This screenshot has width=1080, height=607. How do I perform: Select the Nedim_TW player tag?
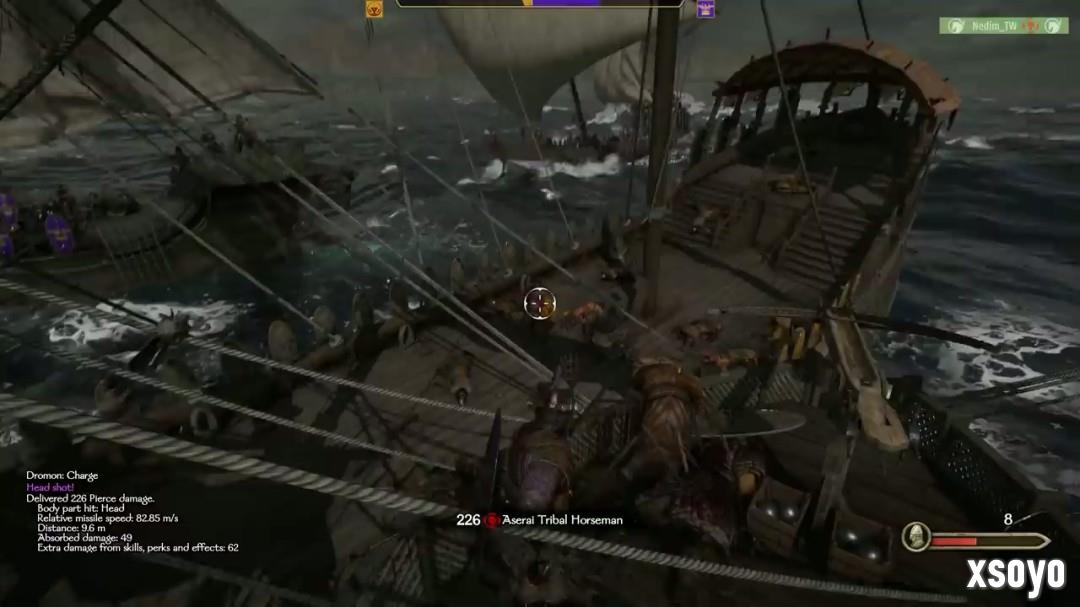coord(1003,26)
